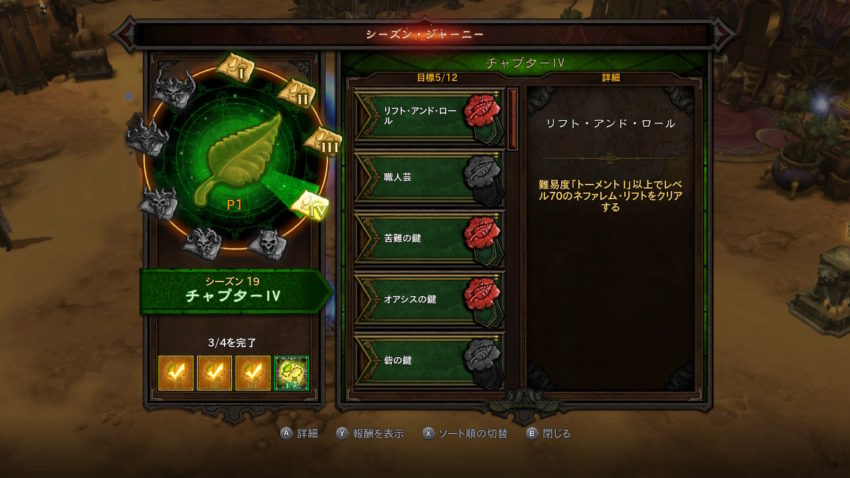Choose the 職人芸 objective entry
The width and height of the screenshot is (850, 478).
[430, 177]
